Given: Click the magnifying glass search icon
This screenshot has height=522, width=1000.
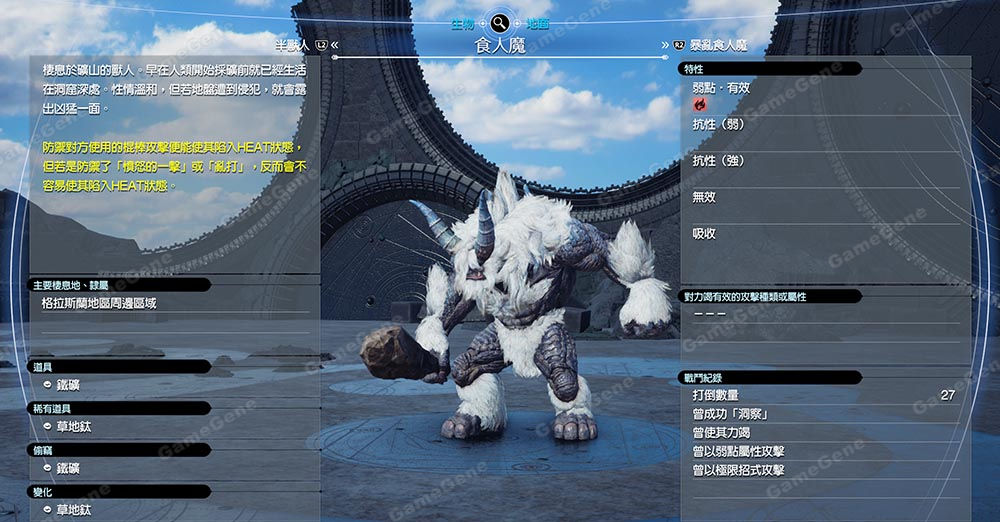Looking at the screenshot, I should [499, 21].
